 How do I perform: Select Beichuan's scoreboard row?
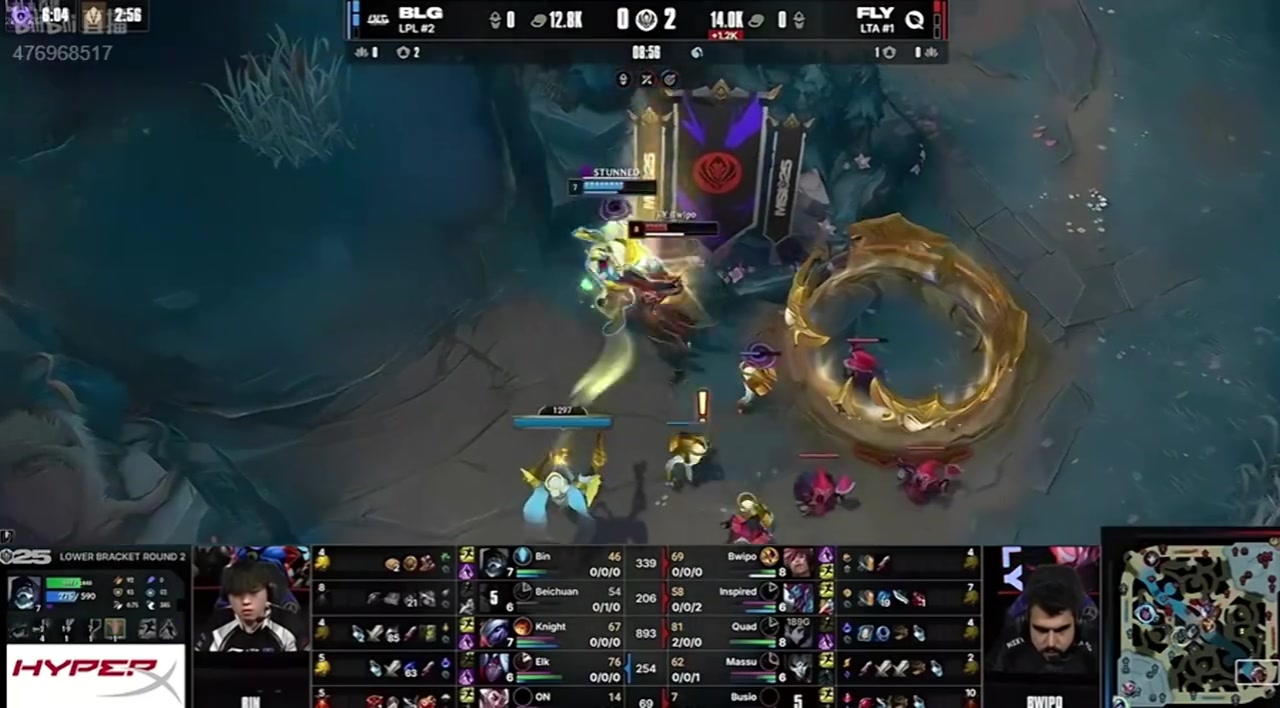(x=542, y=597)
